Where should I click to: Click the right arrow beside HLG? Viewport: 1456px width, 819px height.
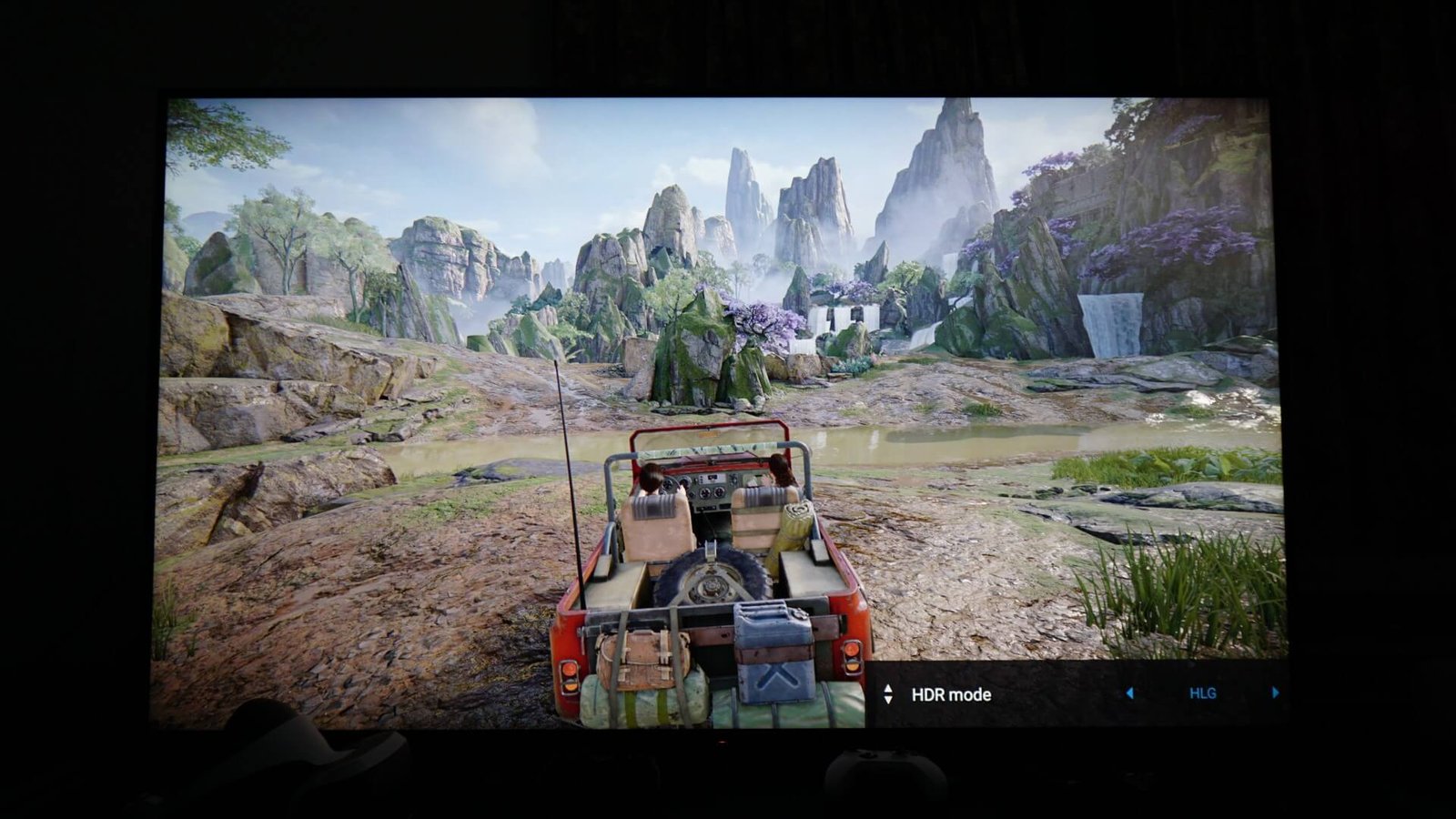1275,693
